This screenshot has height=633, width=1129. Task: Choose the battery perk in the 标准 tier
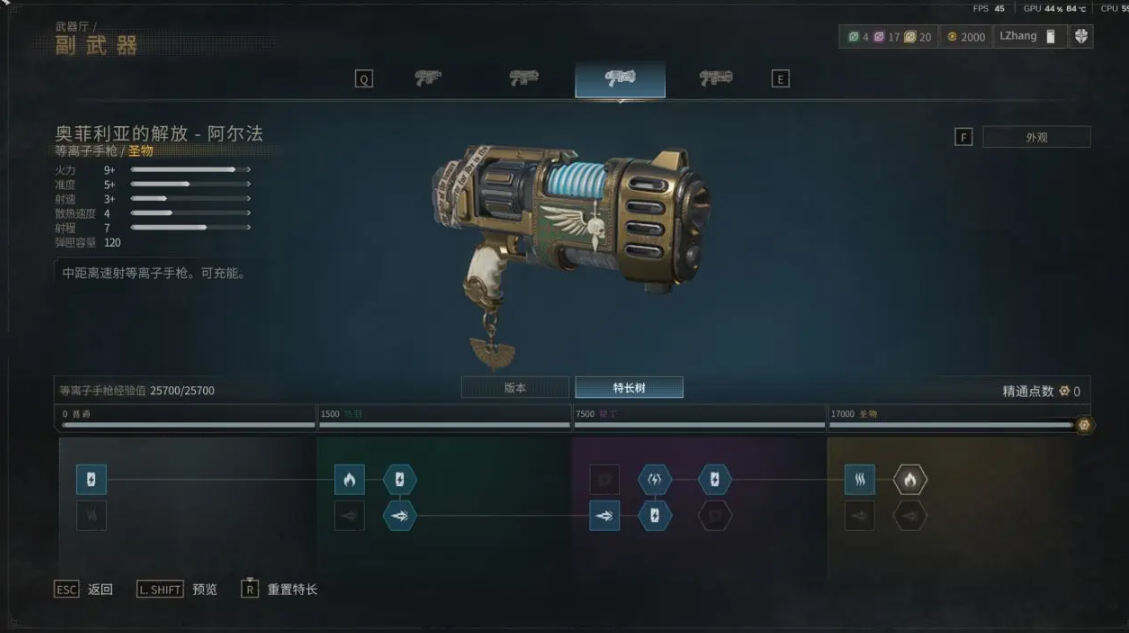click(91, 480)
